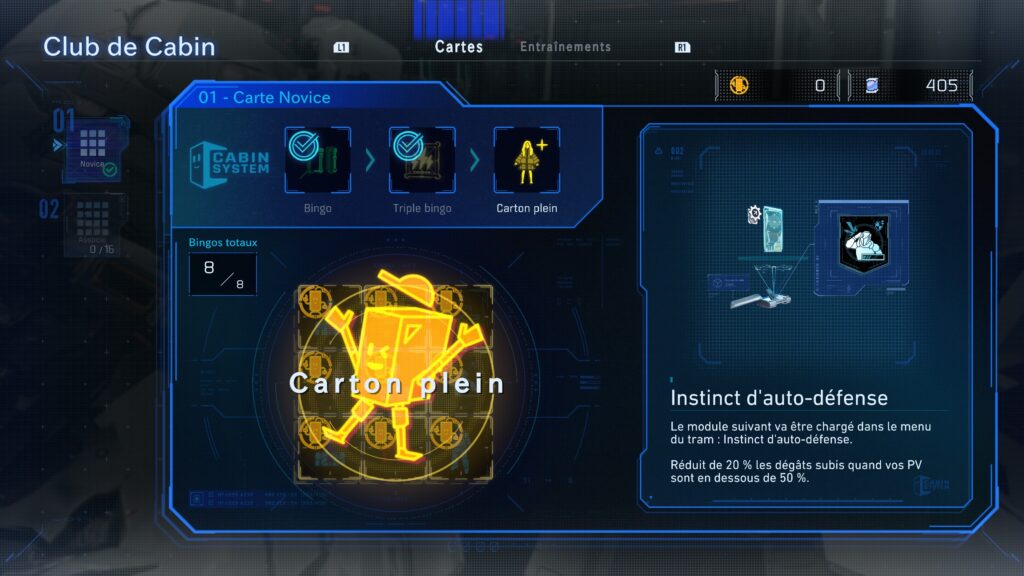Switch to the Cartes tab

(459, 47)
